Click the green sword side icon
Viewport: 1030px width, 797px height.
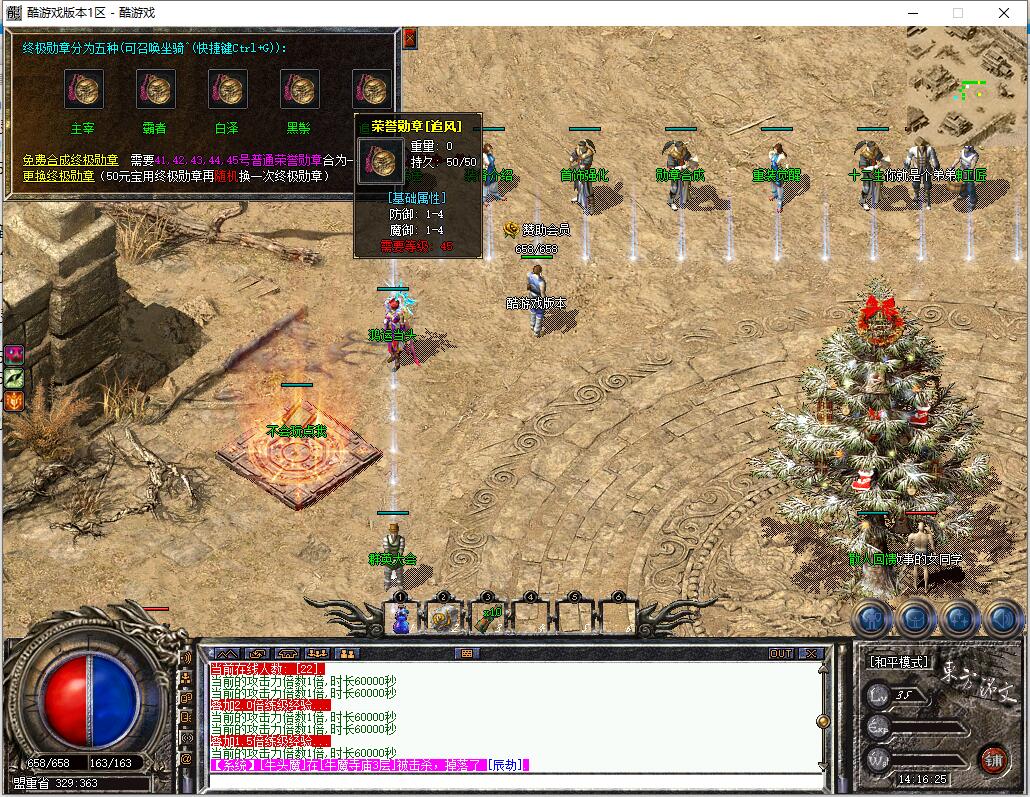(15, 378)
